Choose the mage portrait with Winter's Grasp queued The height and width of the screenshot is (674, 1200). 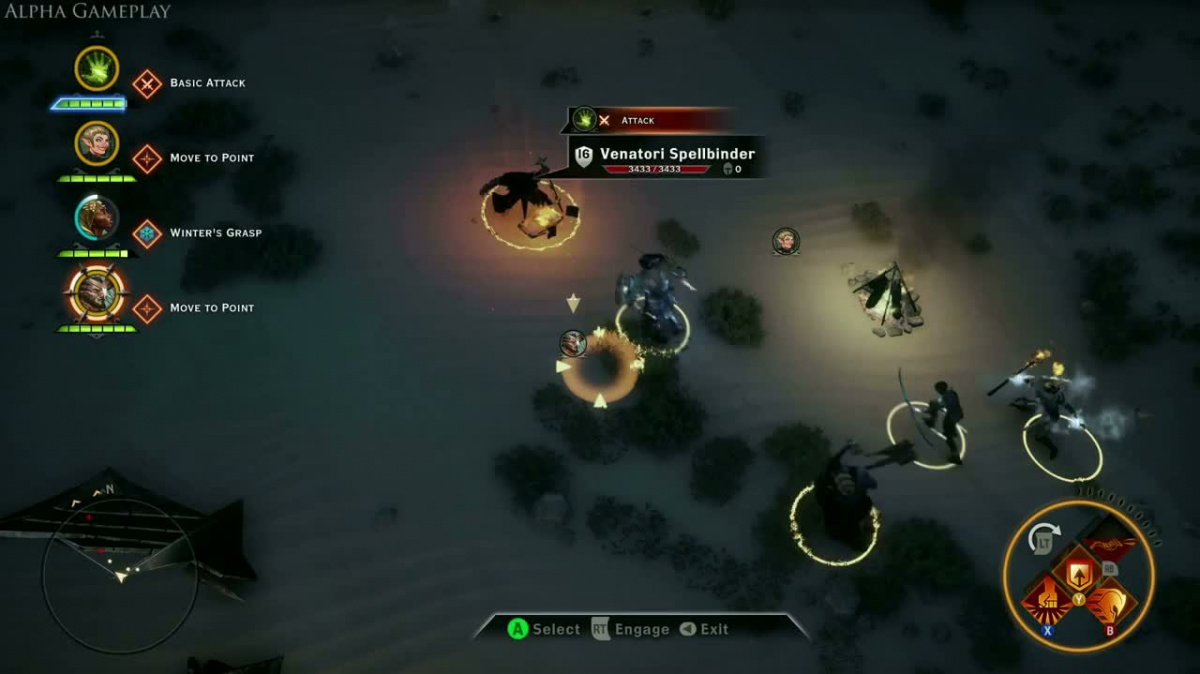click(97, 217)
